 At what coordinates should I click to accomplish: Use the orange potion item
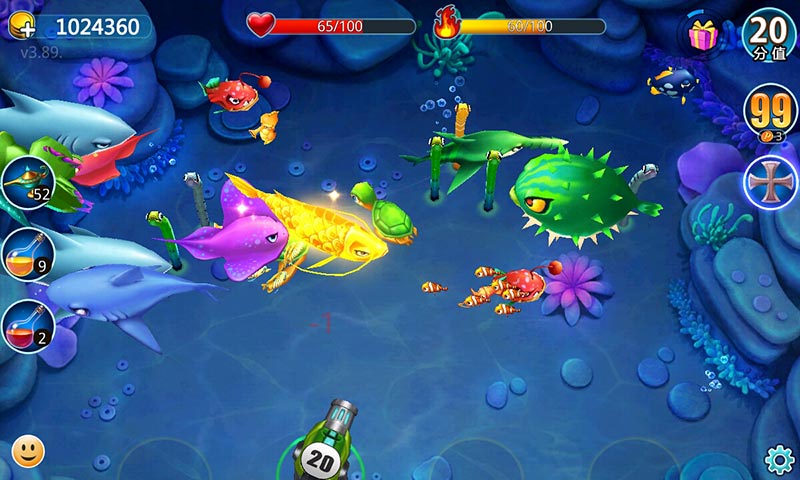pos(27,254)
